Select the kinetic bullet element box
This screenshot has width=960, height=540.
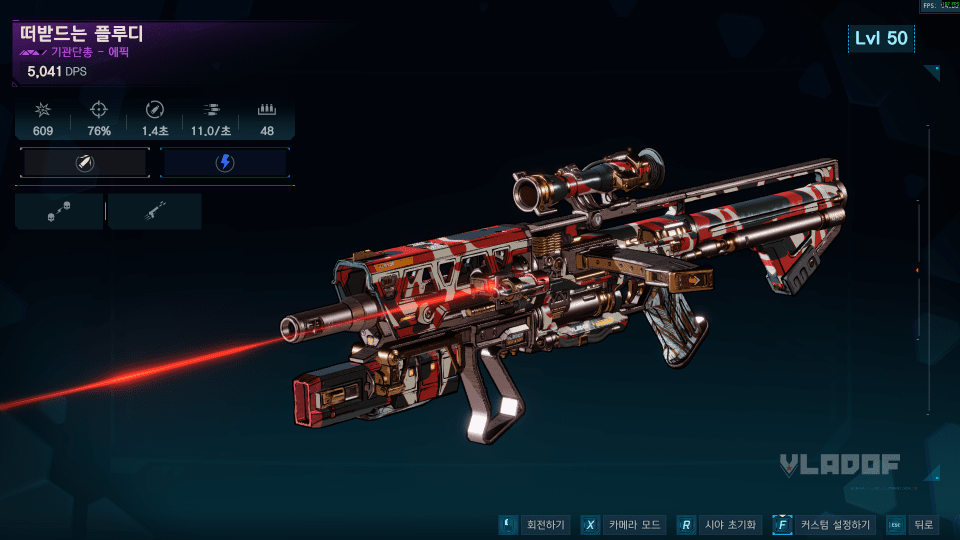[85, 163]
